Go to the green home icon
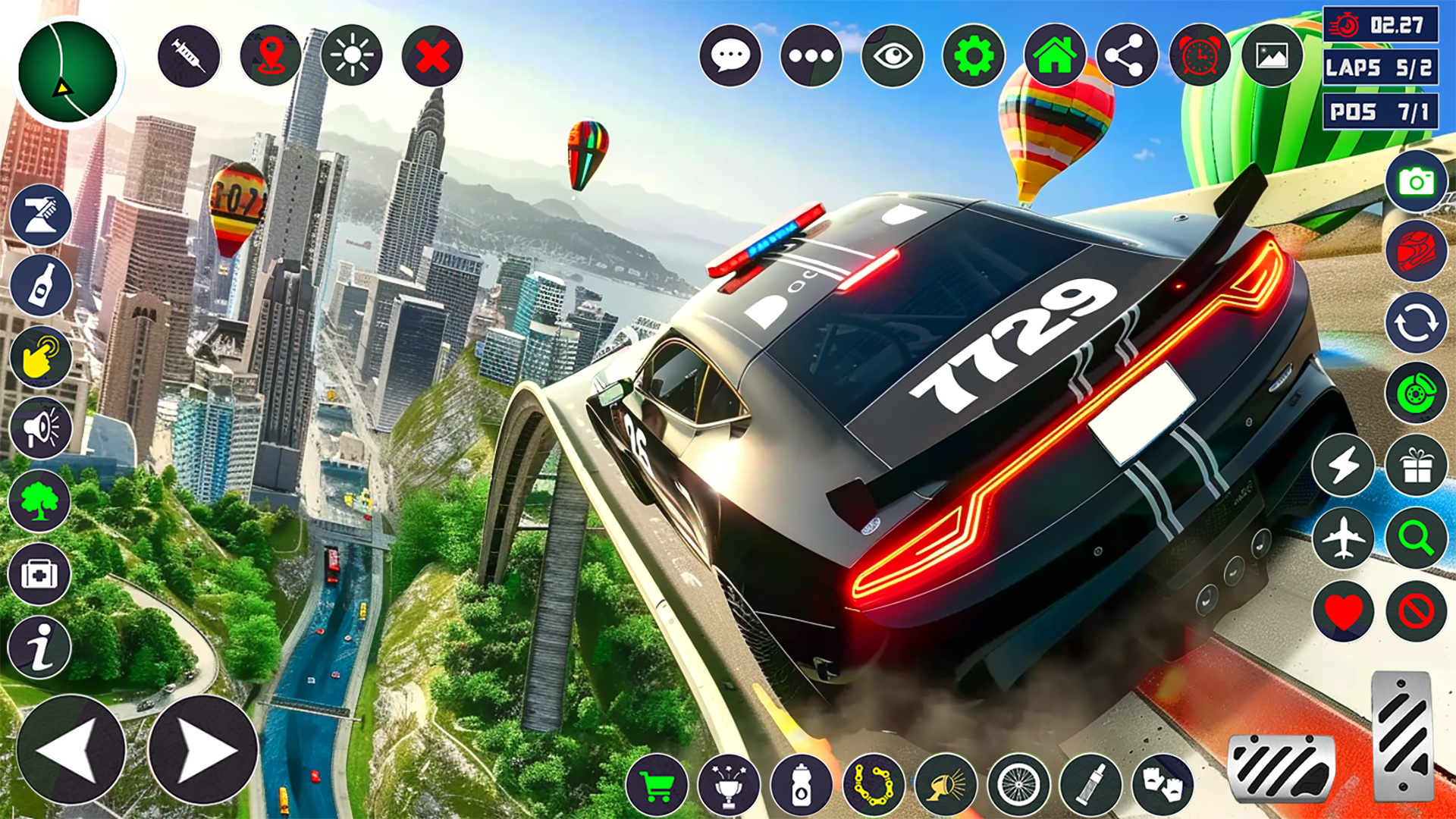The image size is (1456, 819). [x=1055, y=56]
